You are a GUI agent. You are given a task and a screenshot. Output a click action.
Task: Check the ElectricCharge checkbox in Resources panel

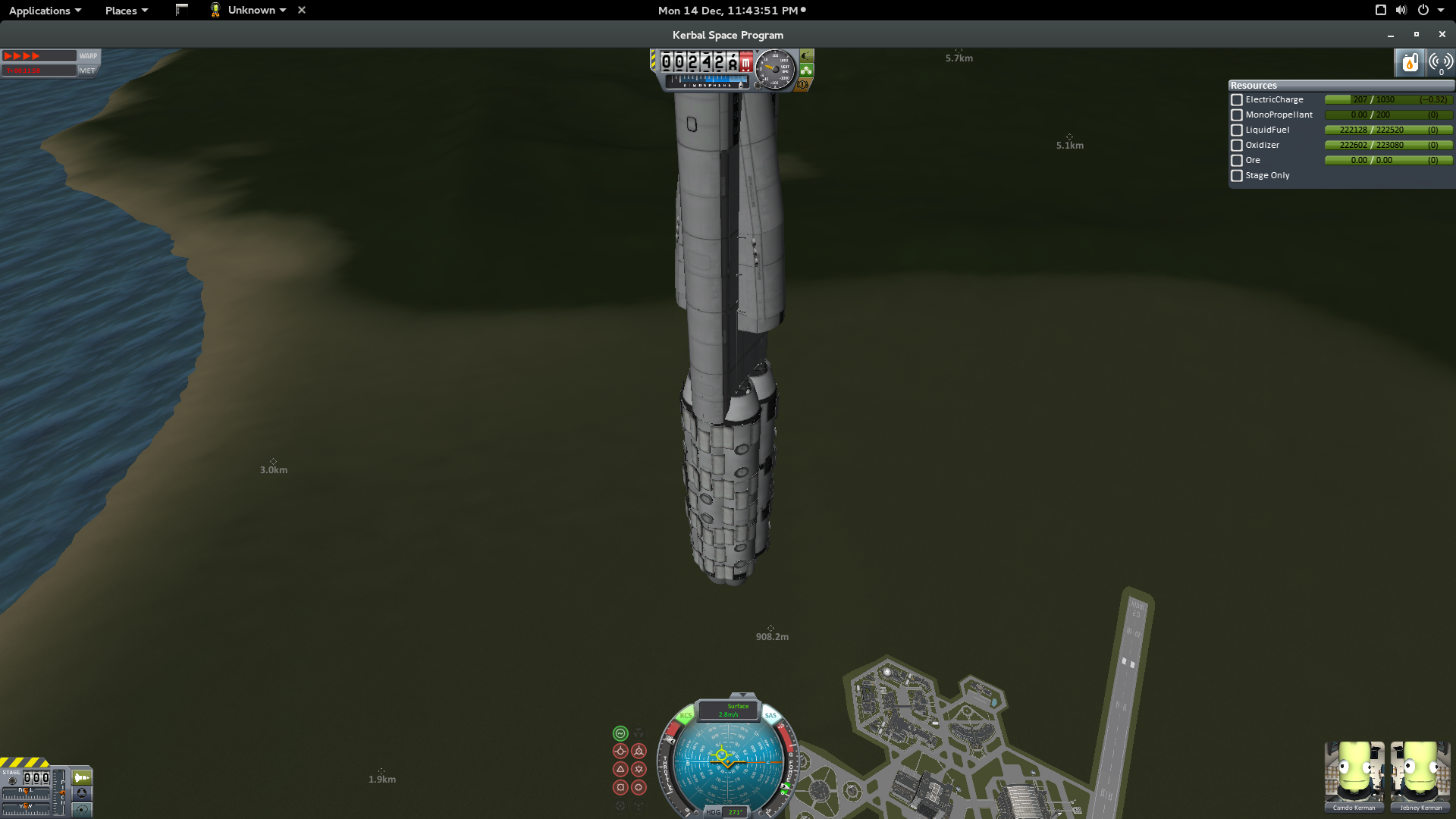(x=1236, y=99)
